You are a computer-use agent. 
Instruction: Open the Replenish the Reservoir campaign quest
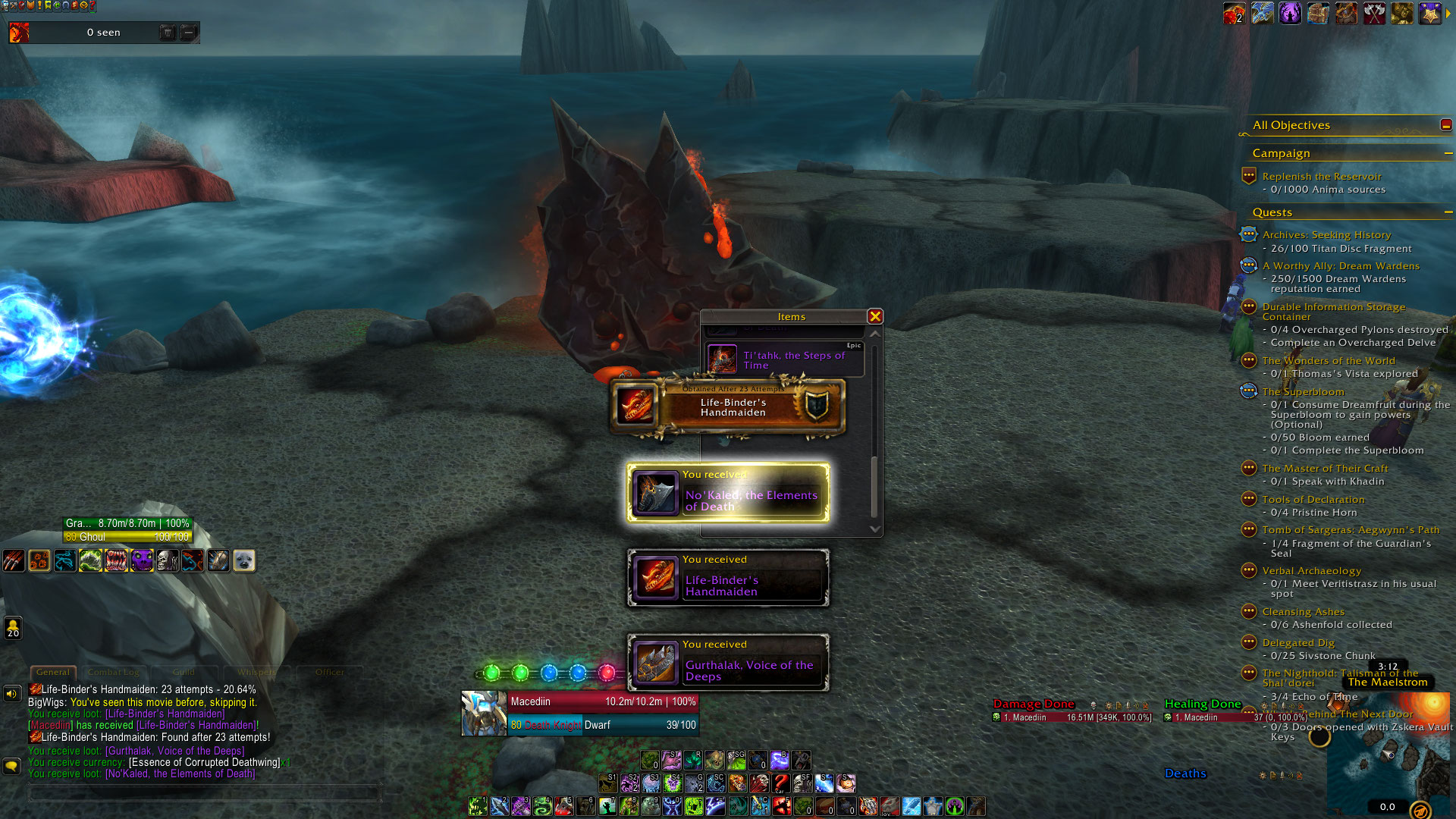click(1321, 177)
